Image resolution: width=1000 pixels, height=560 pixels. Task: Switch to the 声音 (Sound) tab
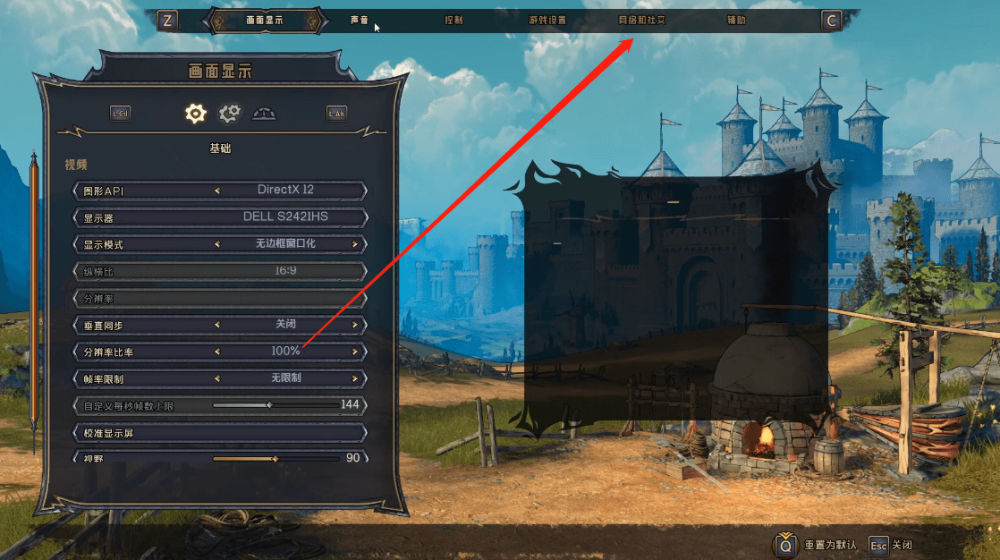point(359,20)
